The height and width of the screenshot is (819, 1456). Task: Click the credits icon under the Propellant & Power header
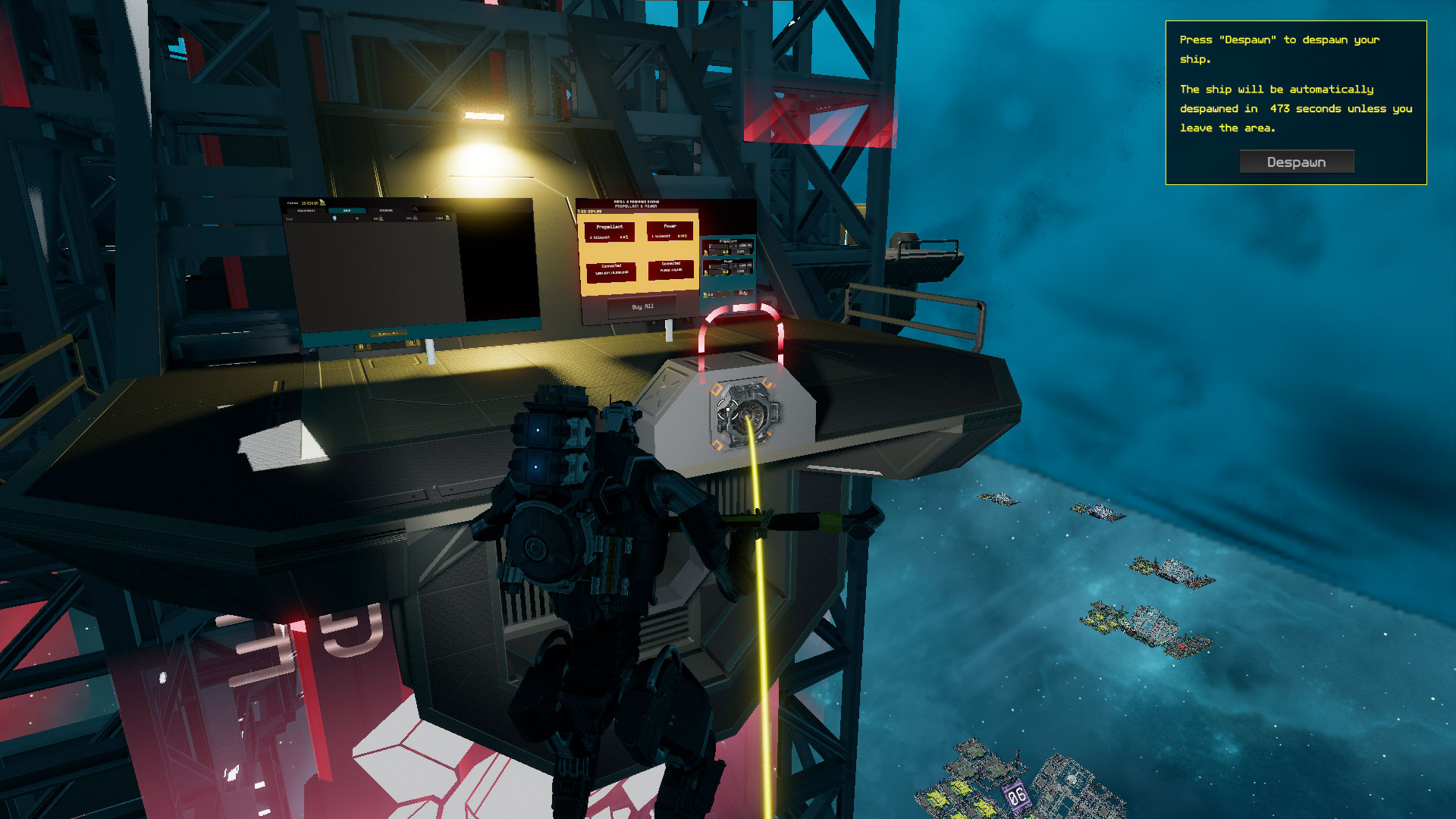[x=580, y=211]
